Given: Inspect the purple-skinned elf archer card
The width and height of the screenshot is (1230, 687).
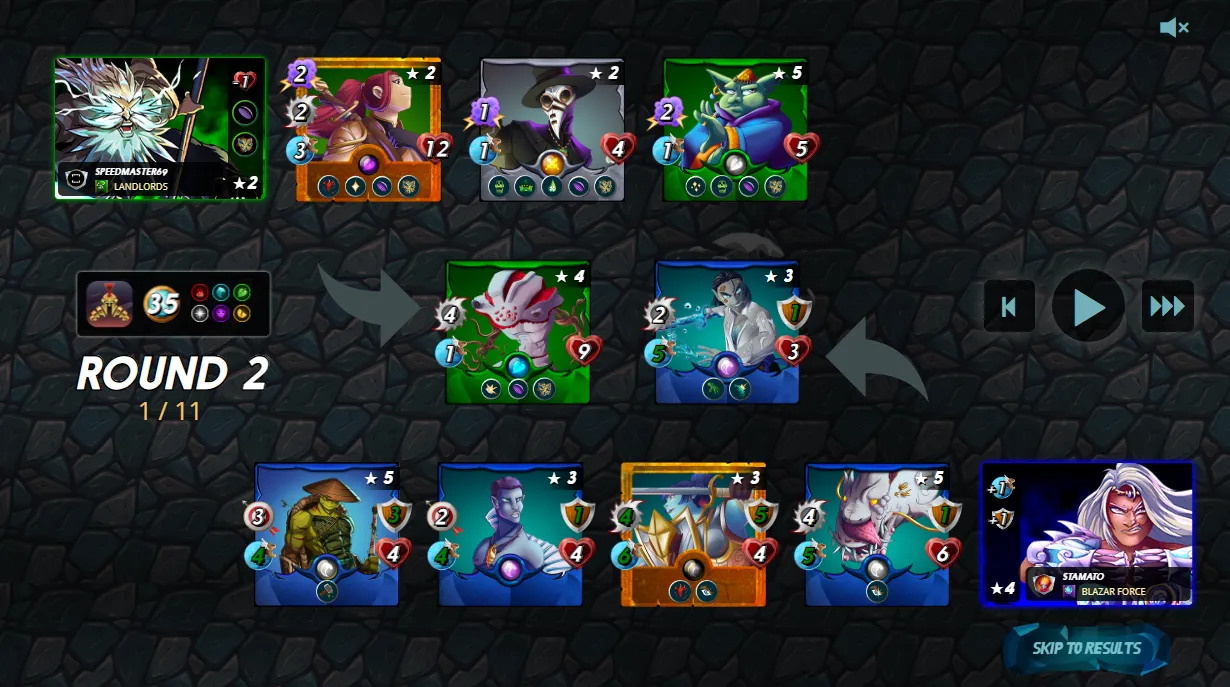Looking at the screenshot, I should point(511,534).
